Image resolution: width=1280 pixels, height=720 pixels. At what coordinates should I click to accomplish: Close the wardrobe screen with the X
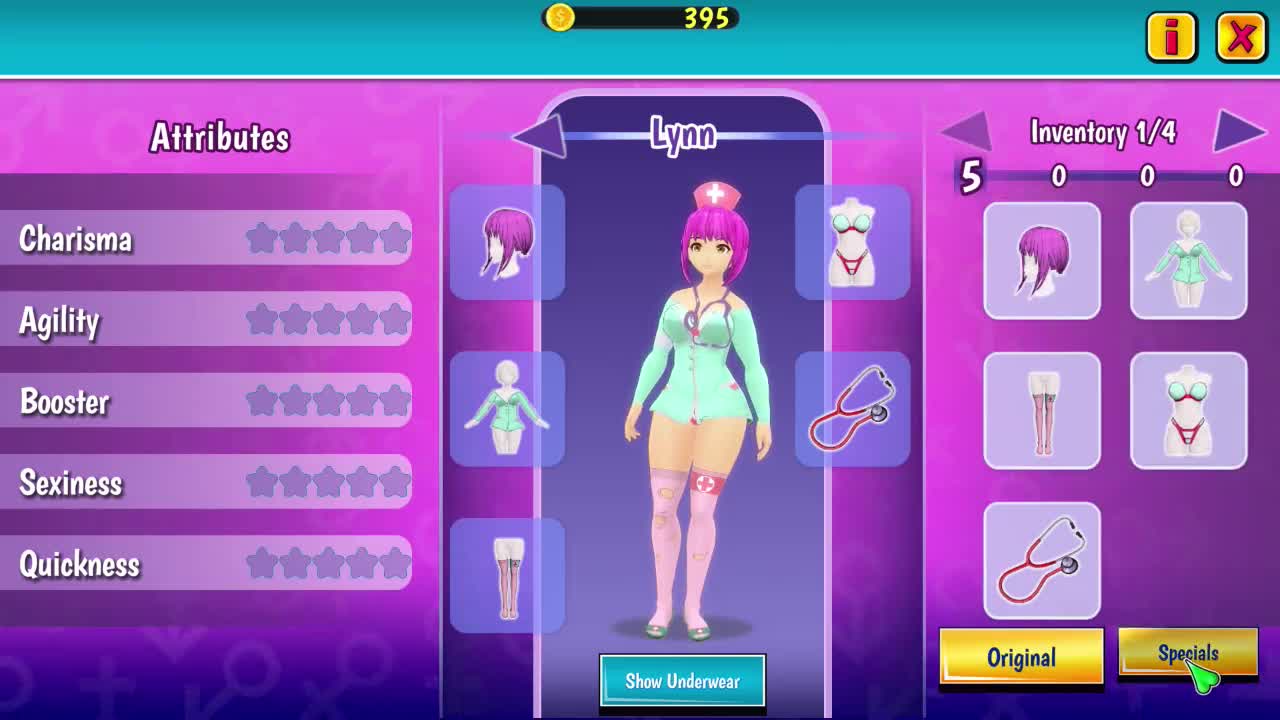1241,38
